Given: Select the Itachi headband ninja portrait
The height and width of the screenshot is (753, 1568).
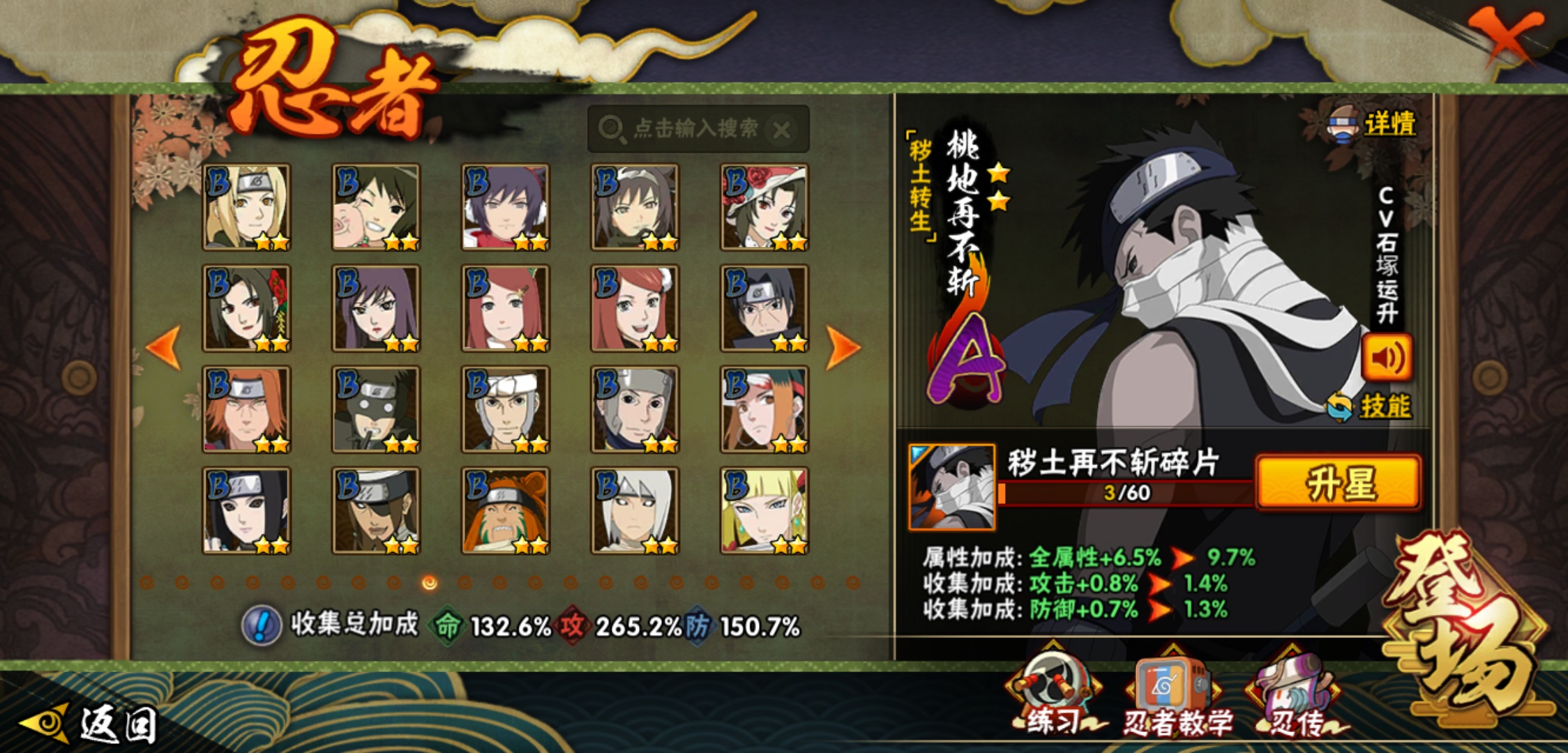Looking at the screenshot, I should pyautogui.click(x=764, y=308).
